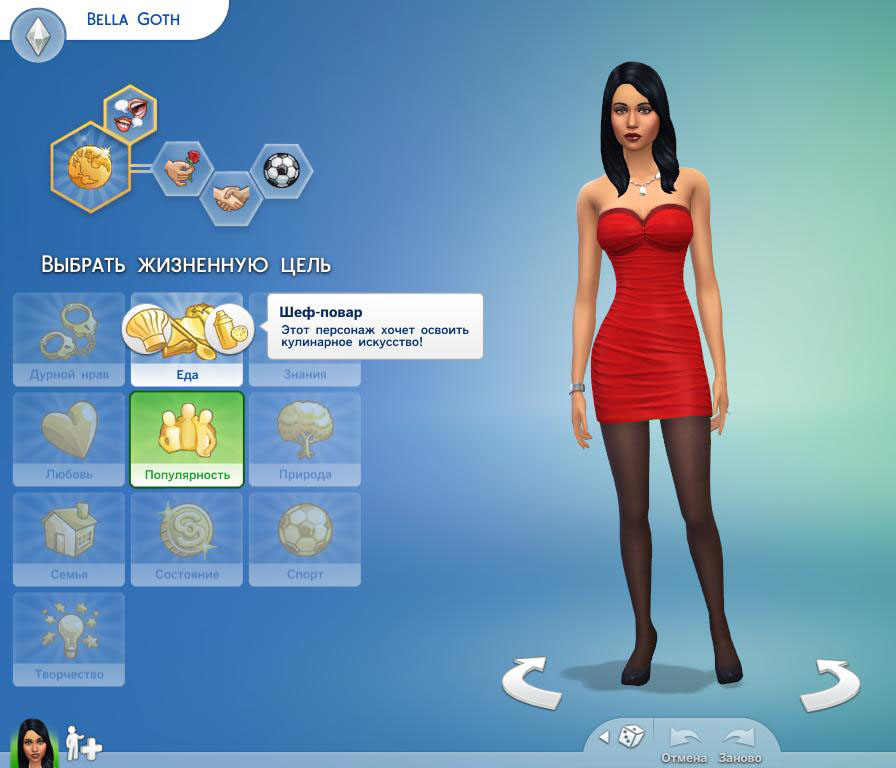
Task: Select the Еда aspiration category
Action: tap(187, 374)
